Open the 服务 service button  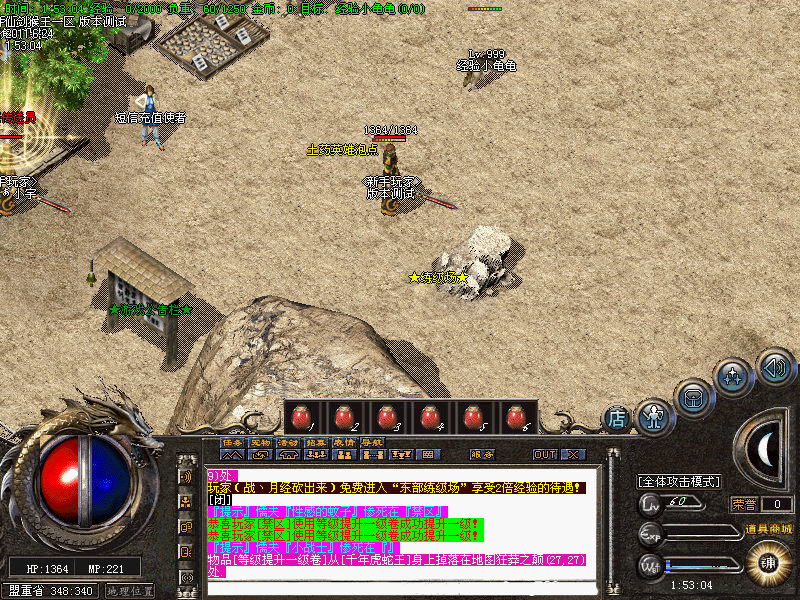point(482,454)
